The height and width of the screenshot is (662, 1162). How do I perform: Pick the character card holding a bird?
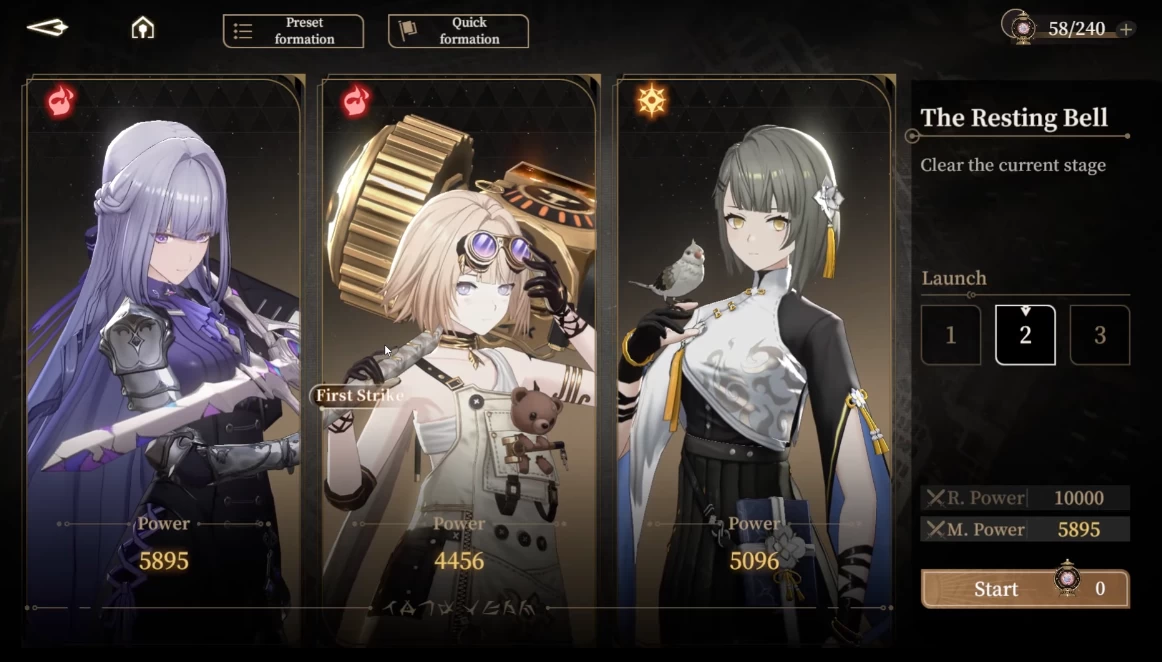tap(754, 350)
